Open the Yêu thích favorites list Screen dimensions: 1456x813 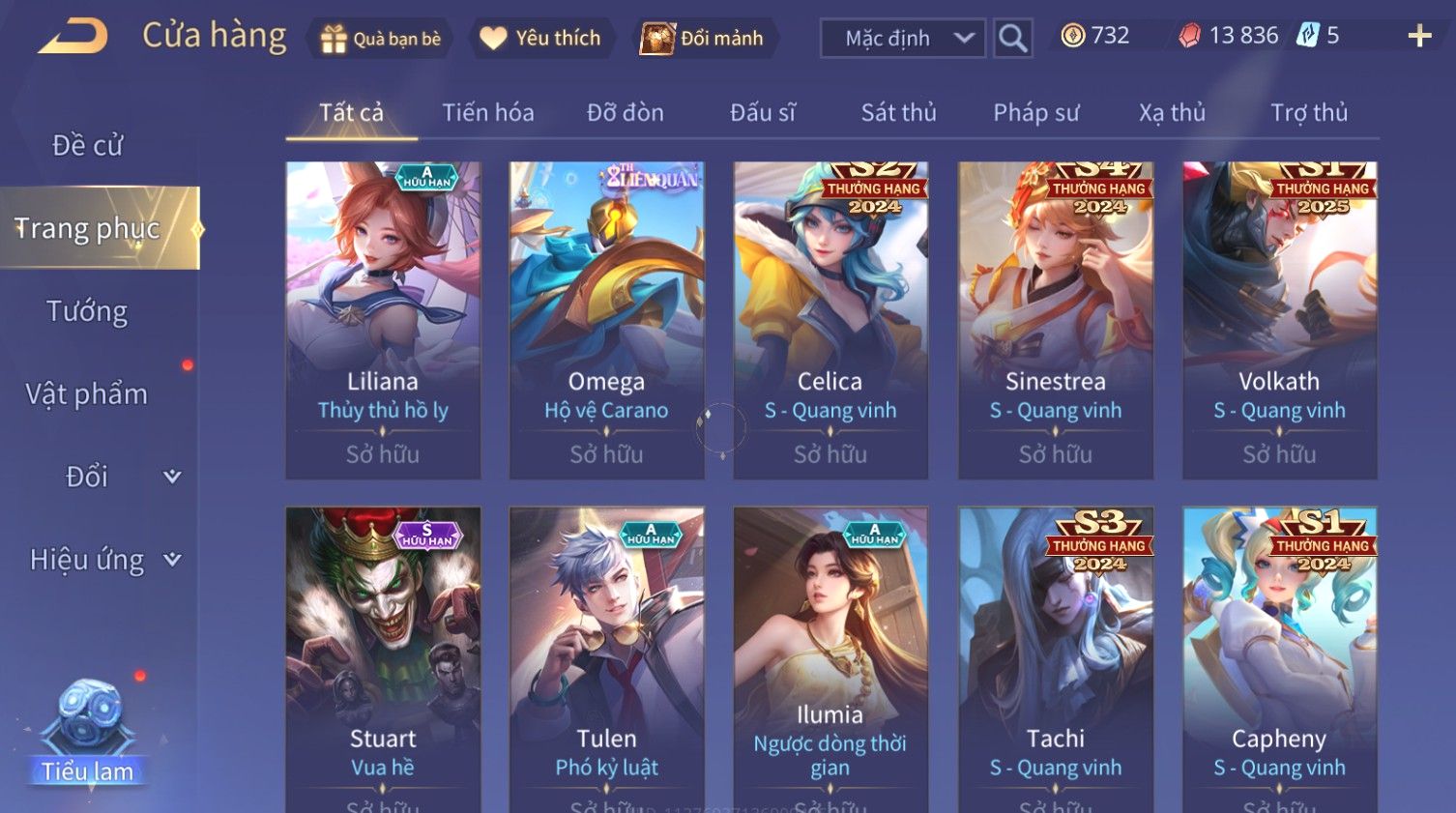tap(541, 39)
